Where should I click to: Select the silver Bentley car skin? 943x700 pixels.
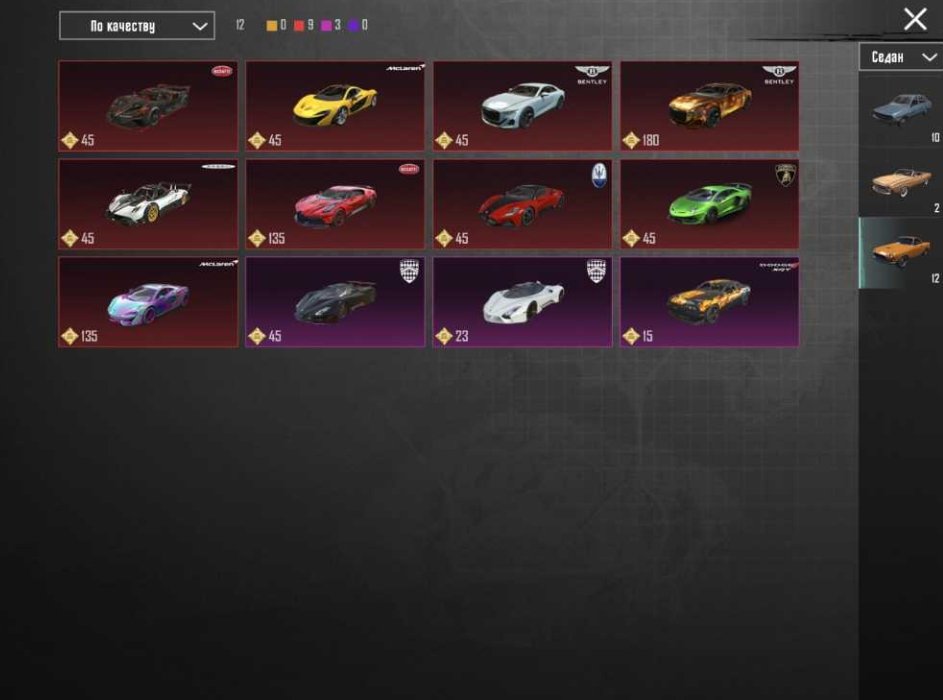click(522, 105)
